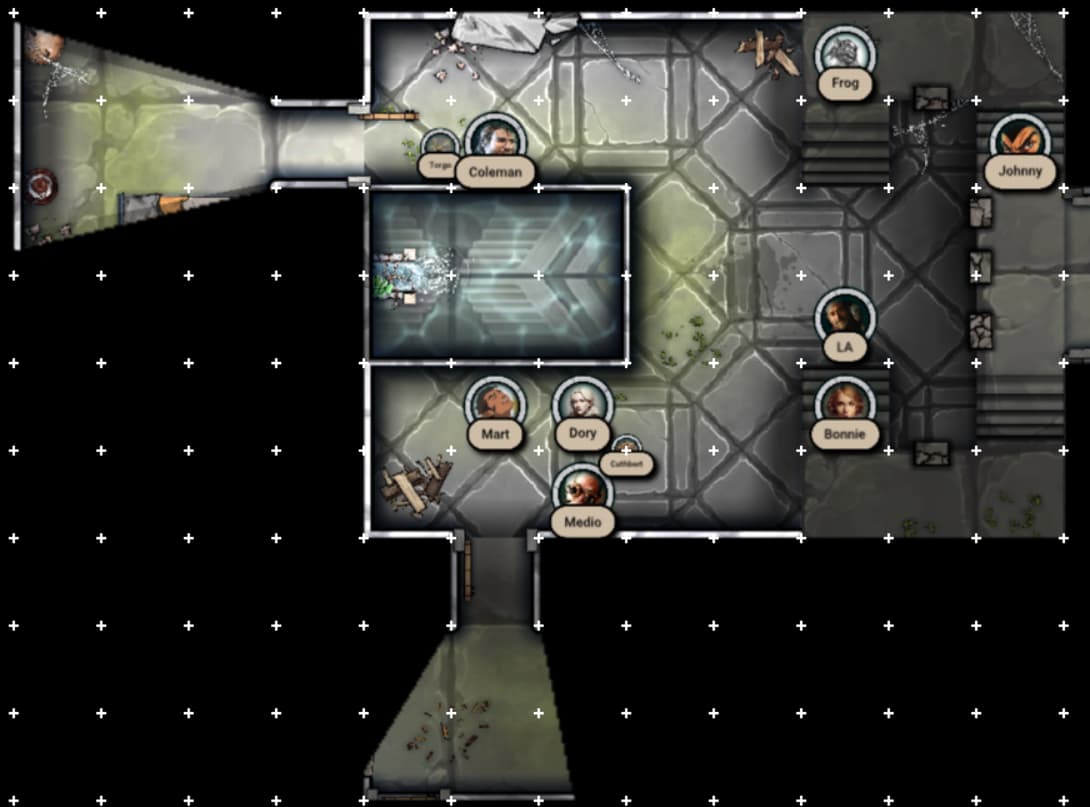Choose the Frog token
Viewport: 1090px width, 807px height.
845,54
